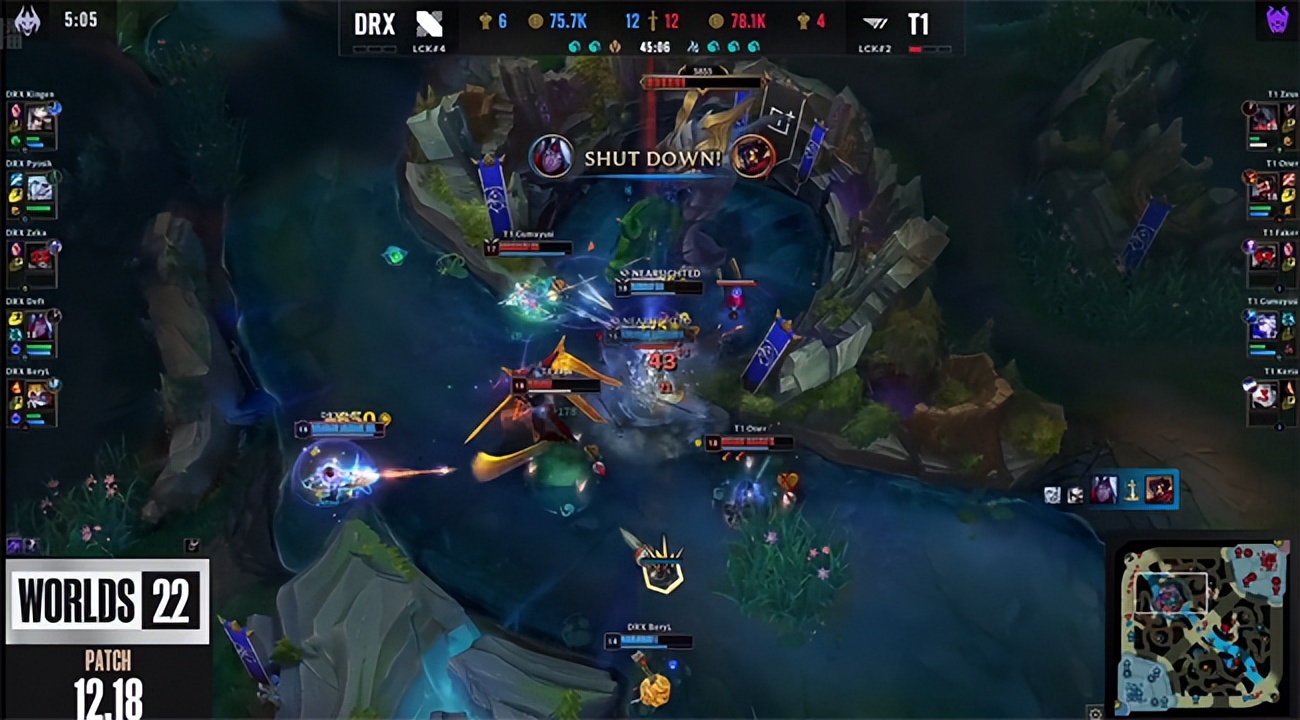
Task: Open the gear settings button beside minimap
Action: pyautogui.click(x=1095, y=713)
